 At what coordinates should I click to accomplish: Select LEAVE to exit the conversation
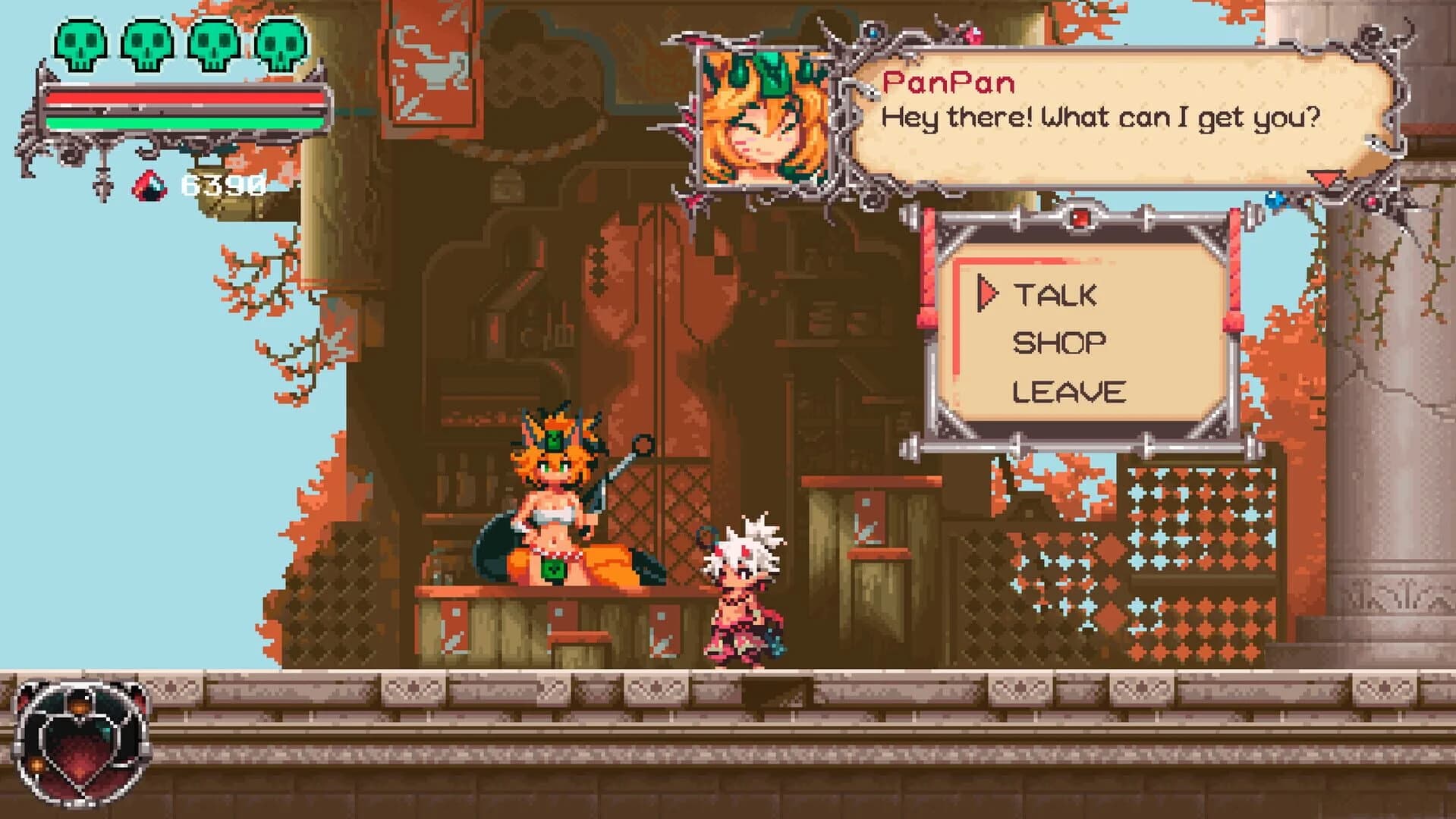(1071, 391)
